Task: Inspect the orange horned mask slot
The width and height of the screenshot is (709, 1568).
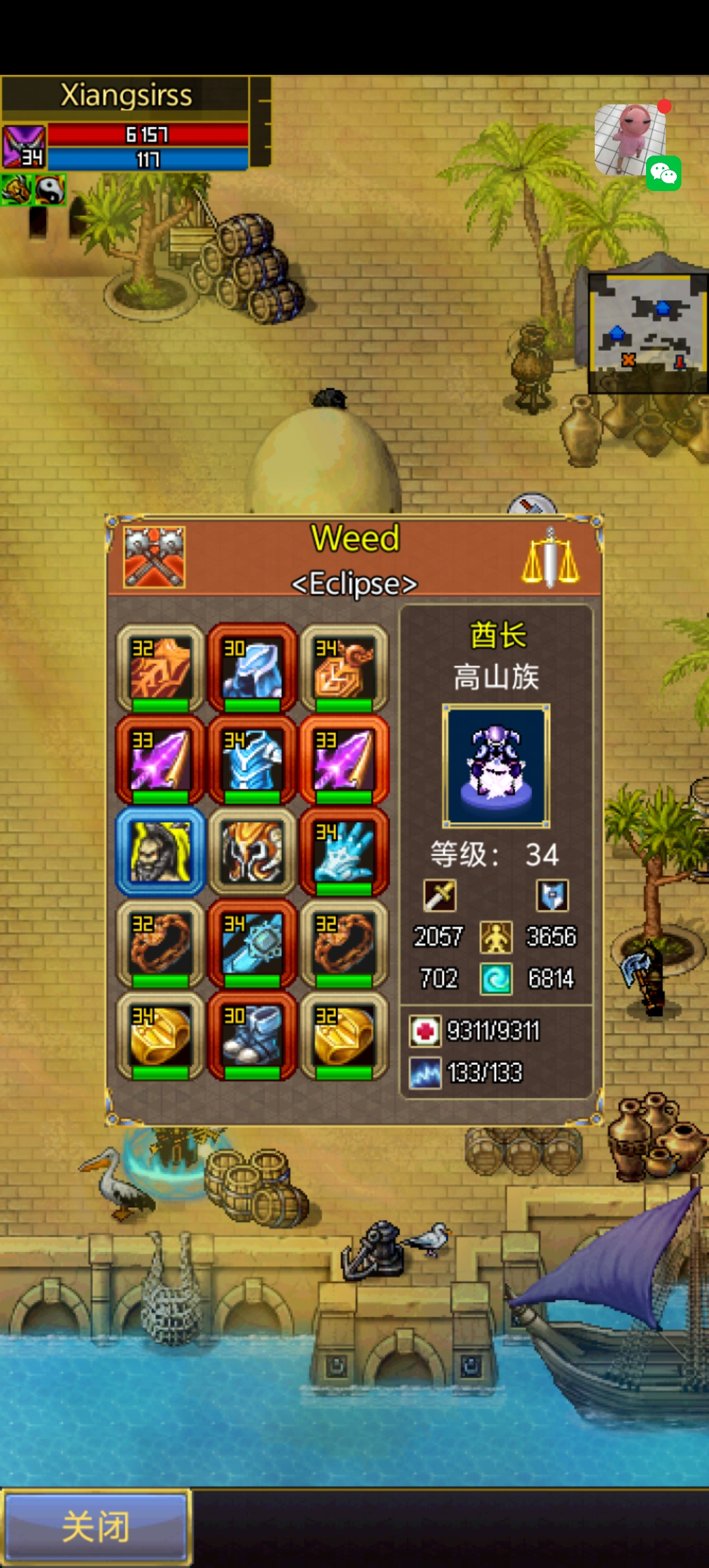Action: [252, 852]
